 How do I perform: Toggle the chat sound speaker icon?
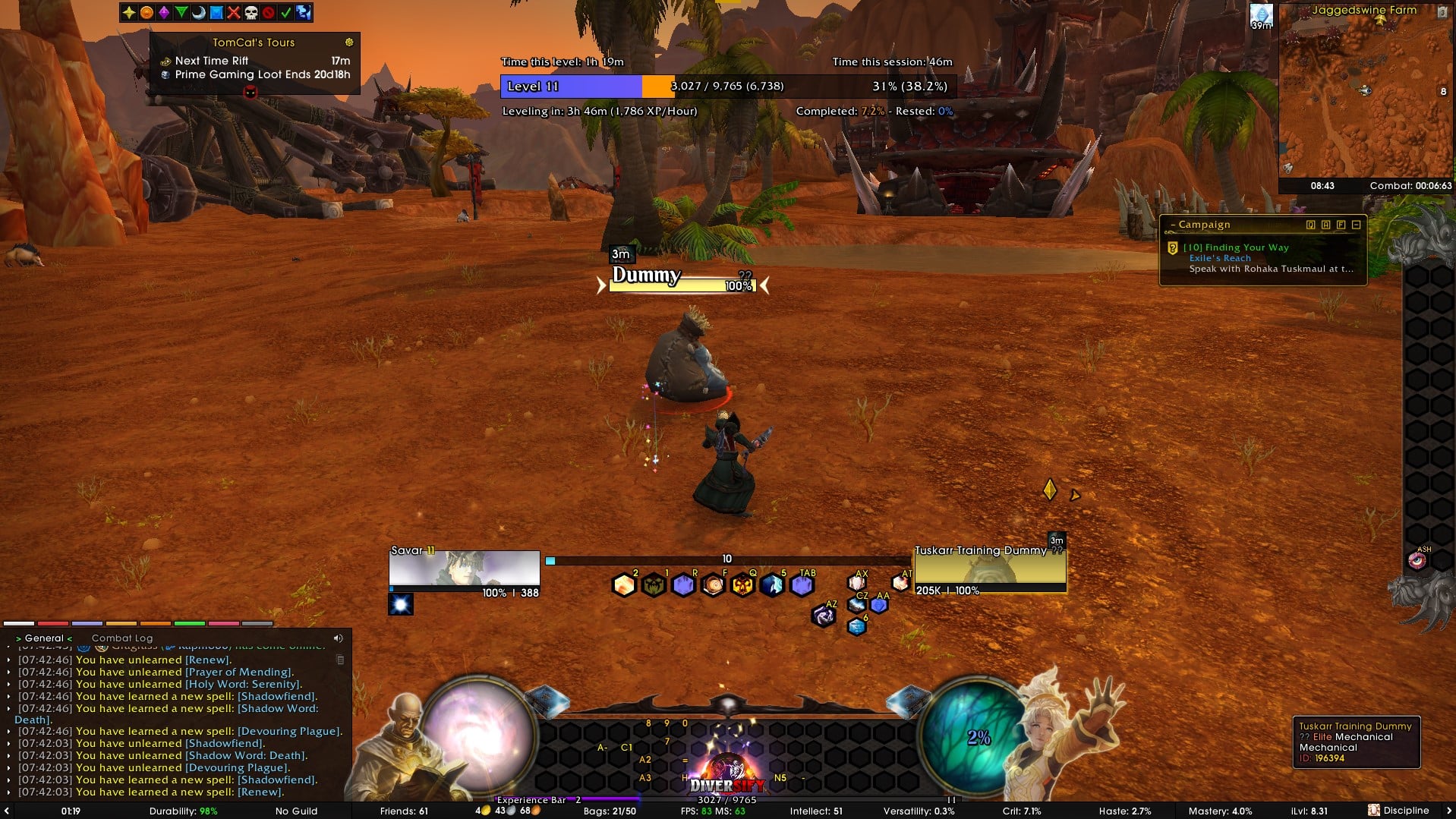[x=338, y=638]
